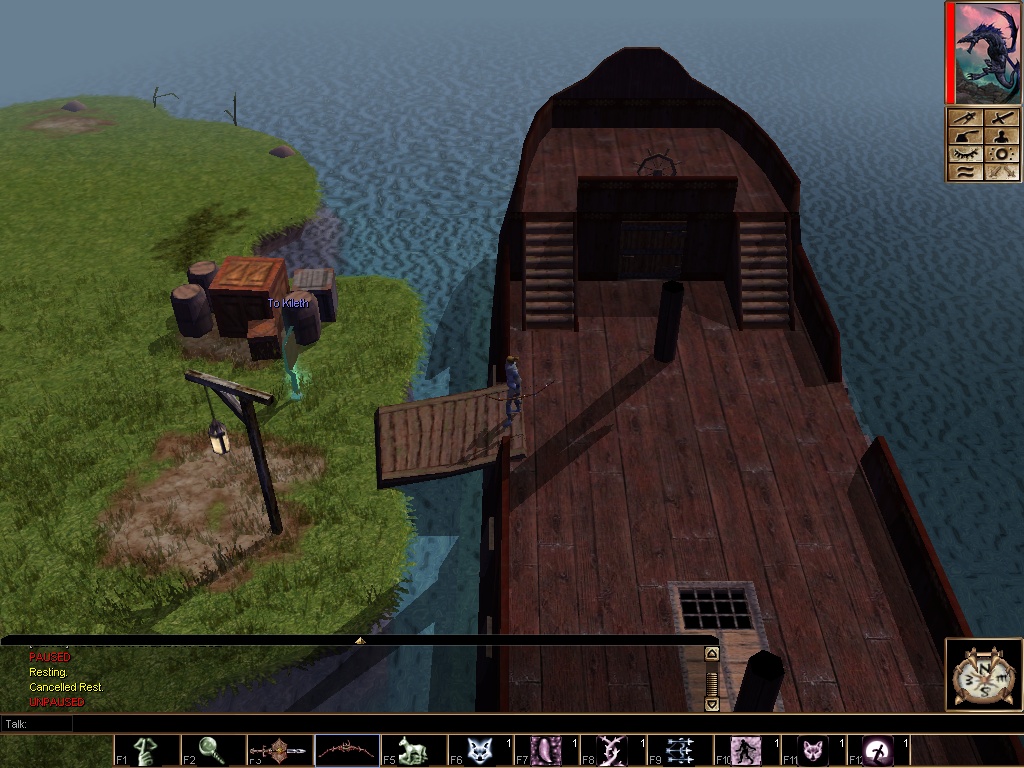
Task: Equip the bow in the F4 quickslot
Action: coord(346,750)
